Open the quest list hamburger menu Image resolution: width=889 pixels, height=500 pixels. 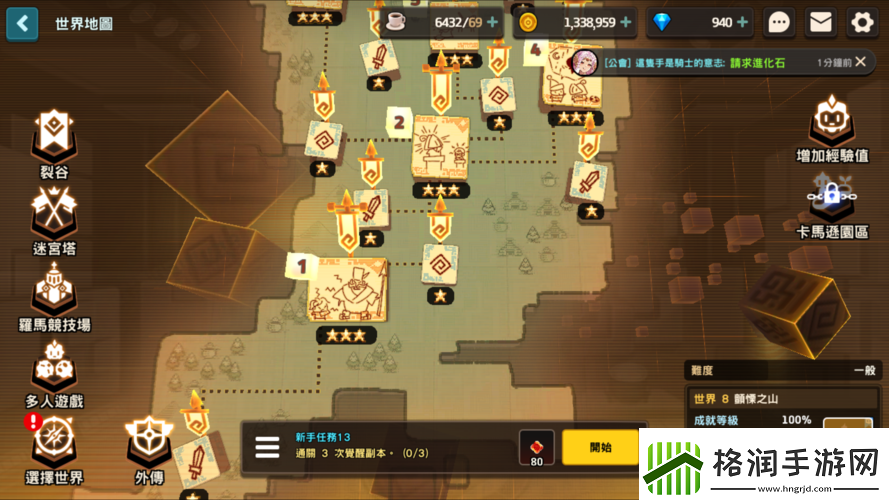[x=267, y=447]
